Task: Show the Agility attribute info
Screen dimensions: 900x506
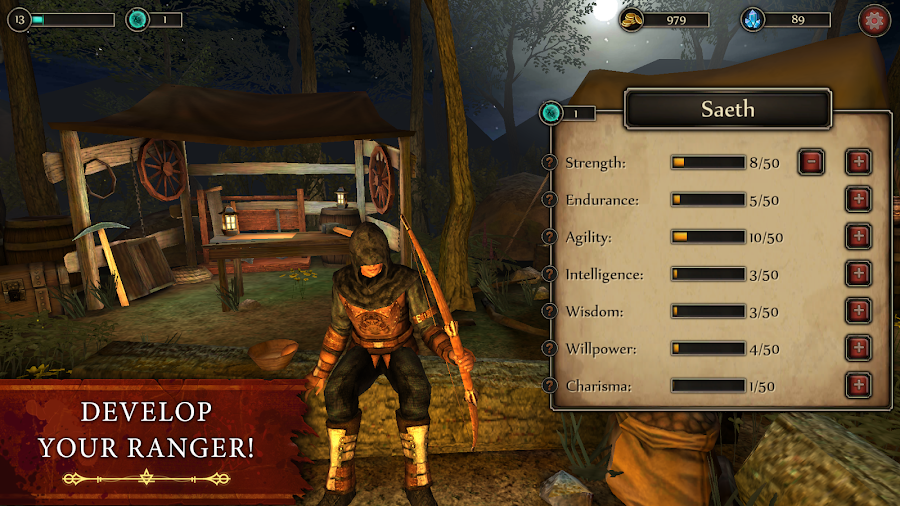Action: (549, 237)
